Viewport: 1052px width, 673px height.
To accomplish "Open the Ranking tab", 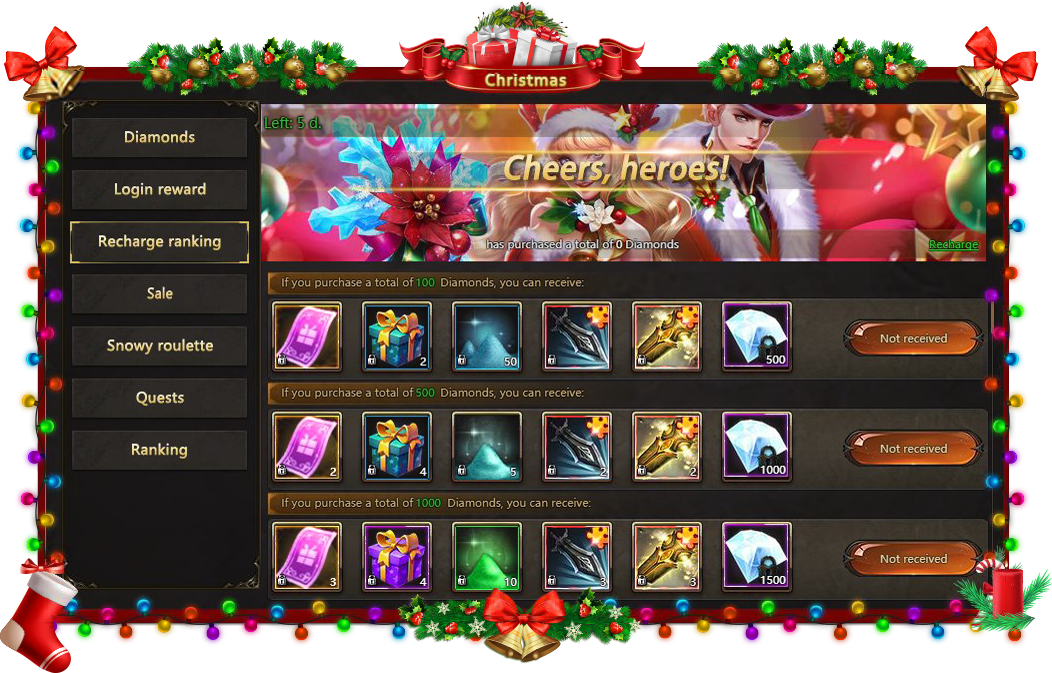I will click(159, 449).
